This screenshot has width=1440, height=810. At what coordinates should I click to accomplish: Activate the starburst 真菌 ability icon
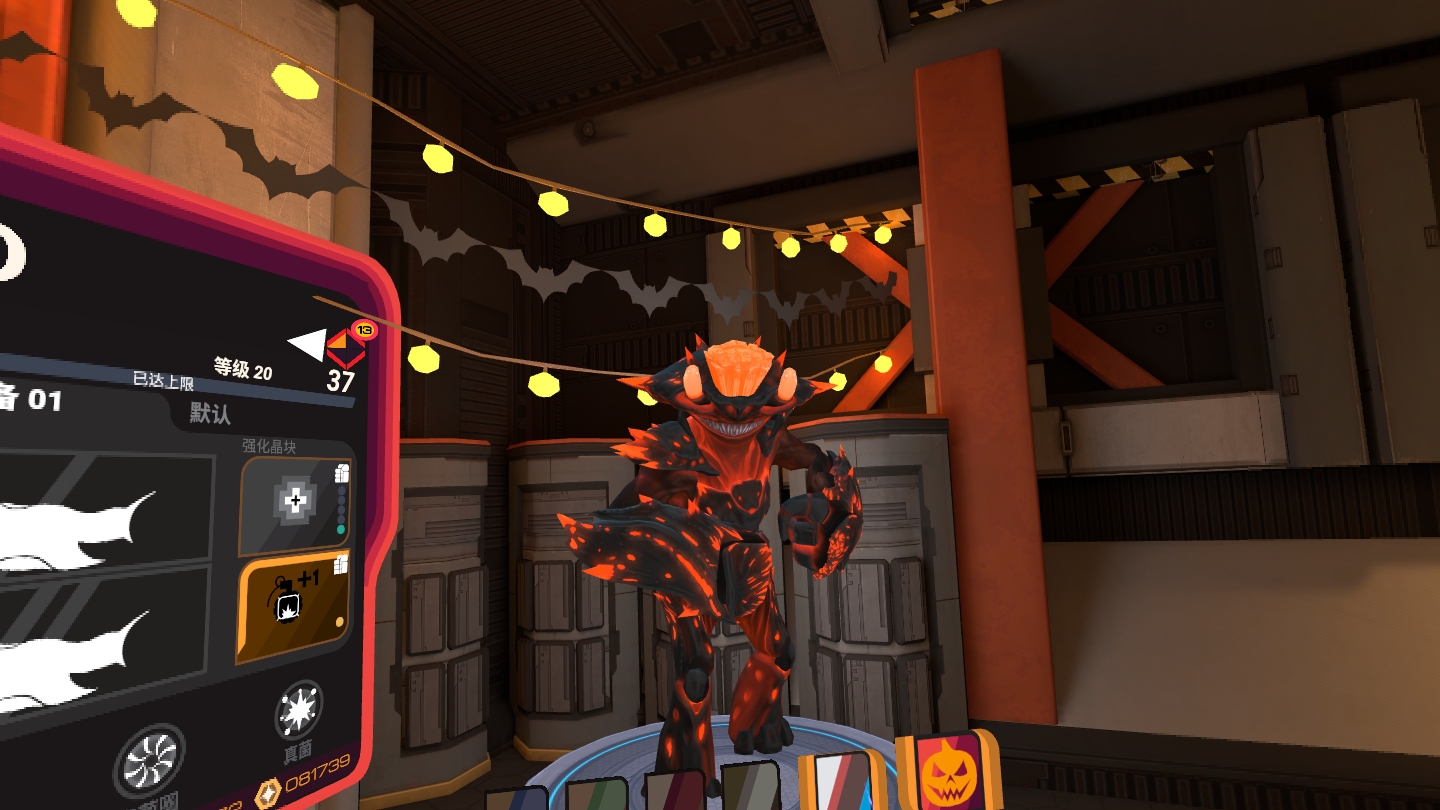click(296, 711)
